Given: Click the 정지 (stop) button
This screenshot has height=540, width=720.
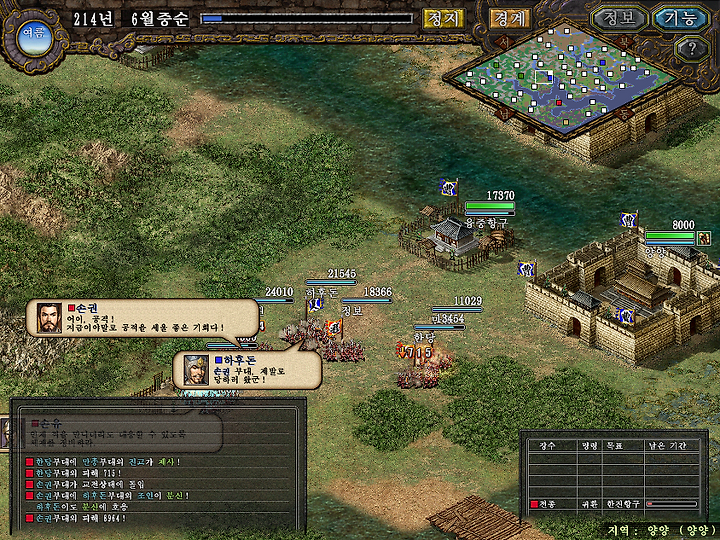Looking at the screenshot, I should pos(443,18).
